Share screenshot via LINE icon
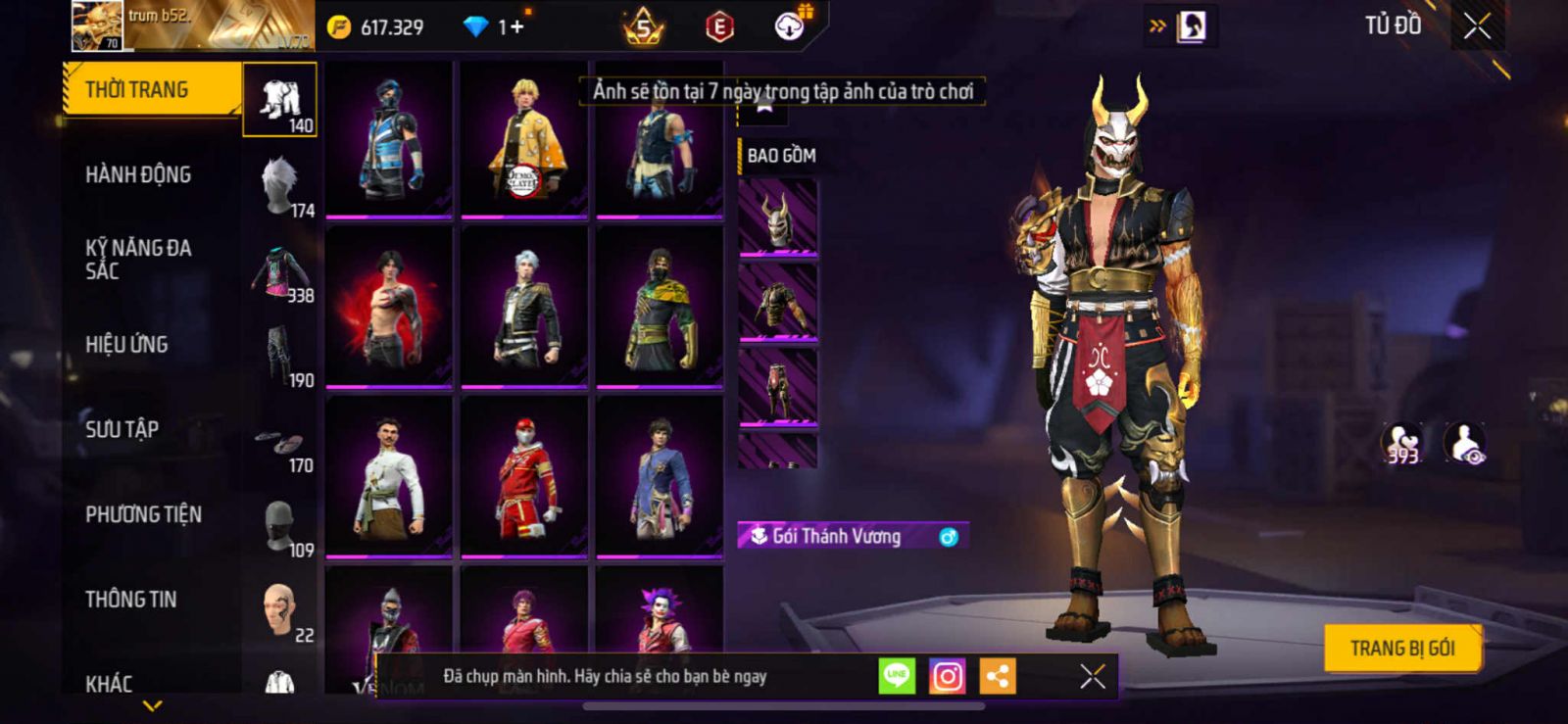 point(896,676)
